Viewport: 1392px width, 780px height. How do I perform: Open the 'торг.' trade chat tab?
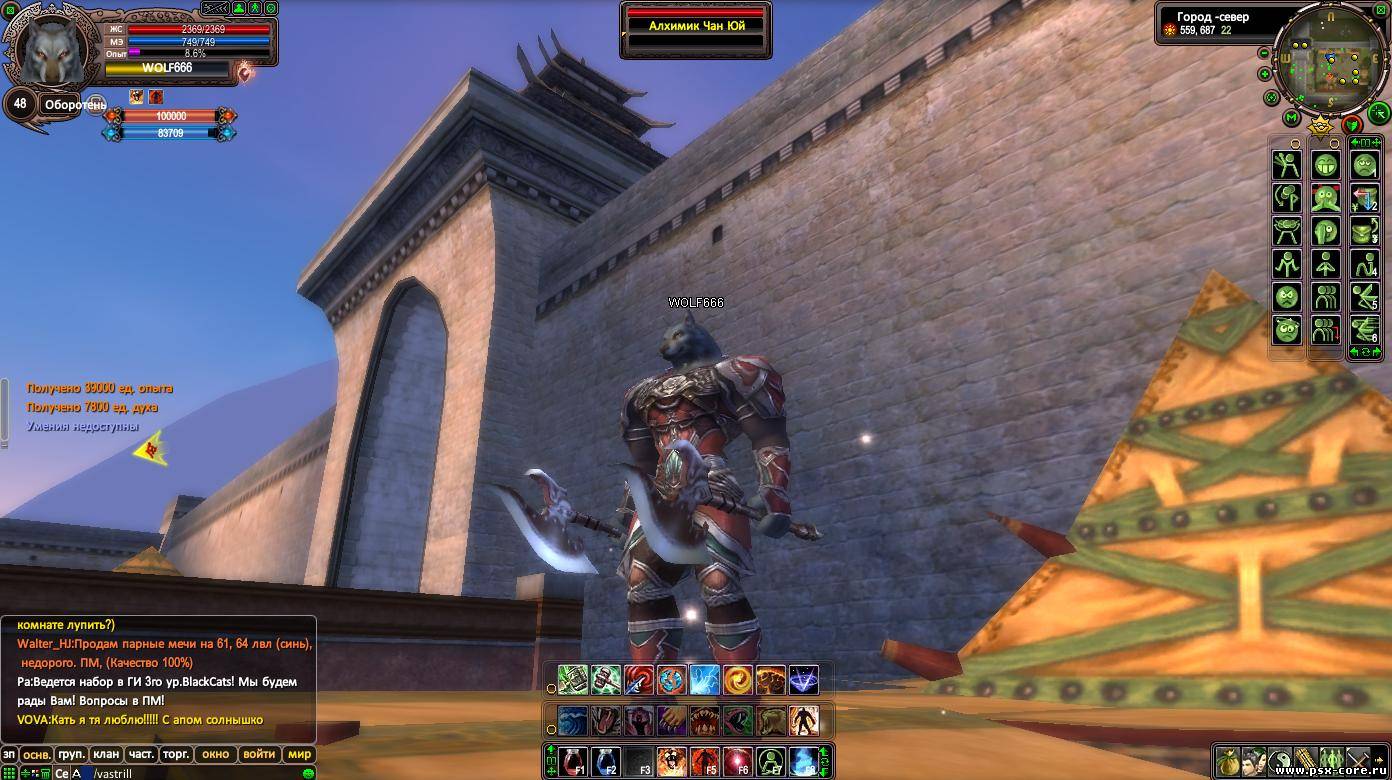(x=176, y=754)
